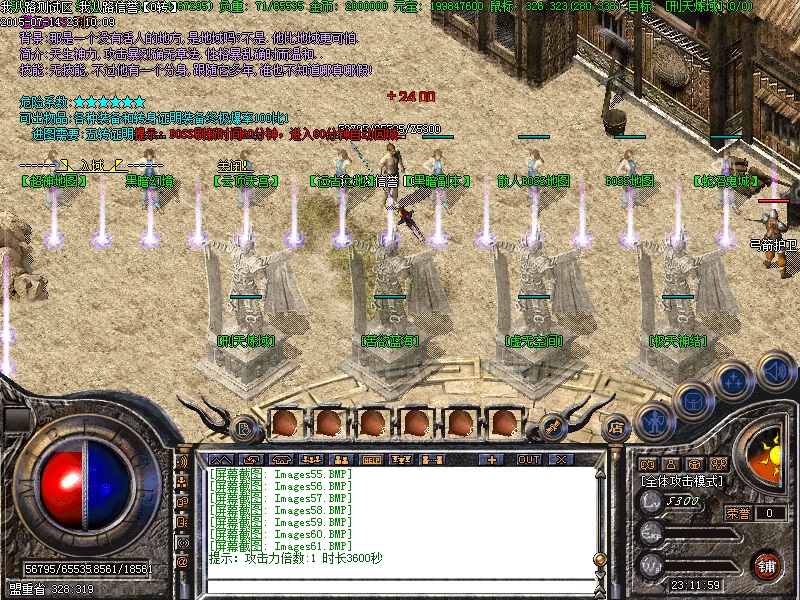The image size is (800, 600).
Task: Open the bag orb button
Action: (x=691, y=401)
